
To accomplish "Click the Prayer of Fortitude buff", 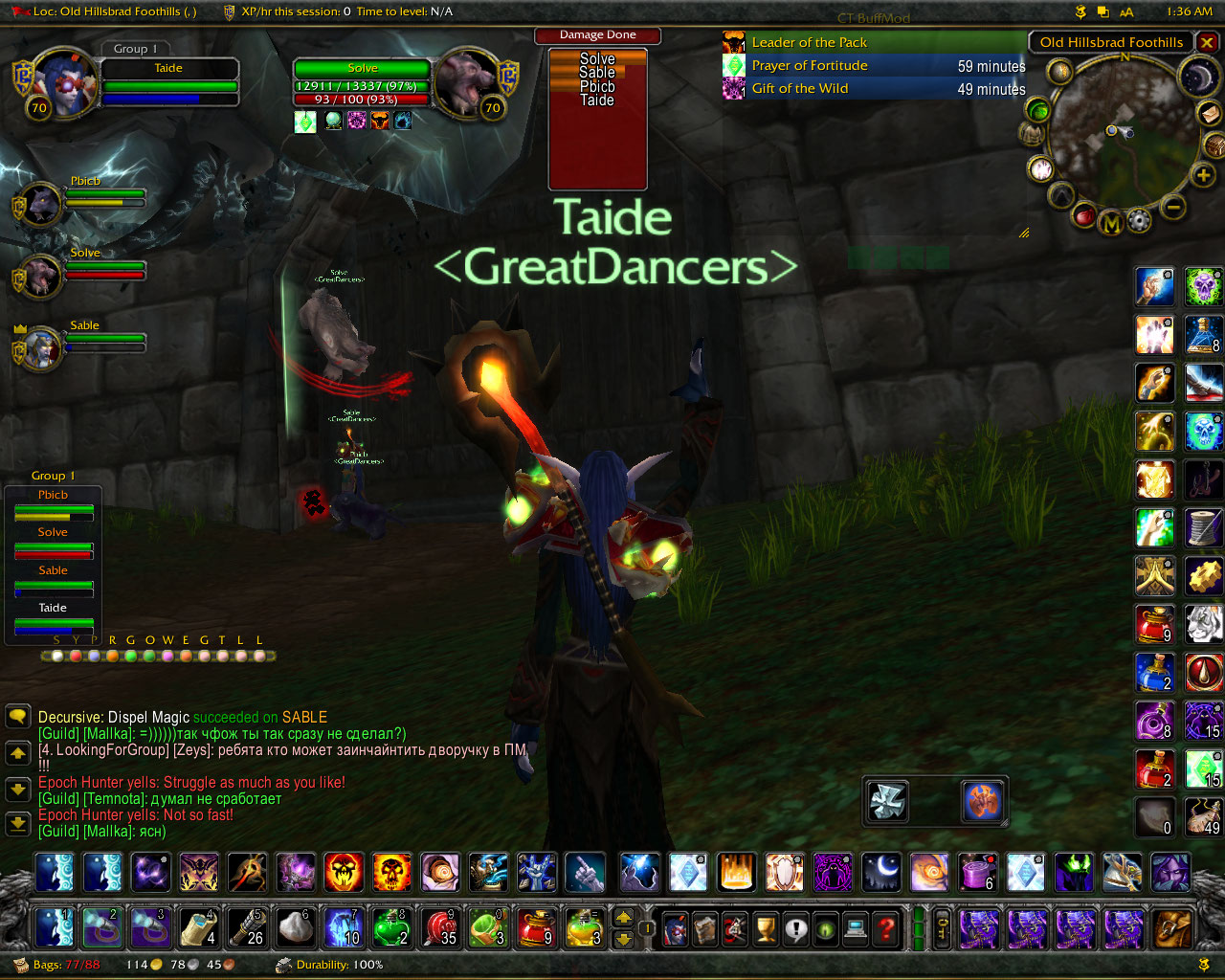I will (x=810, y=66).
